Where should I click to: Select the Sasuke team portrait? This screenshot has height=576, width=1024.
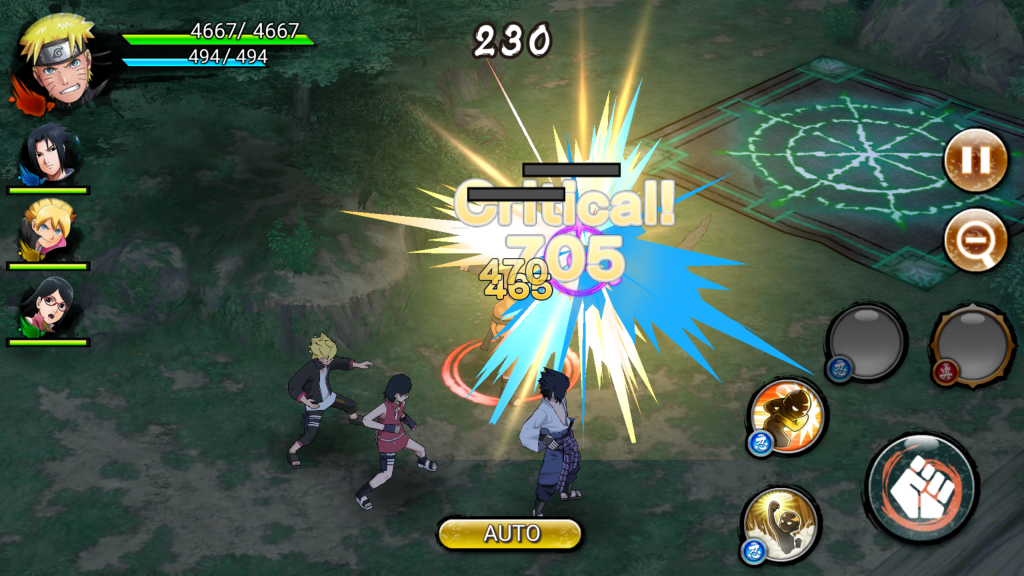tap(47, 156)
